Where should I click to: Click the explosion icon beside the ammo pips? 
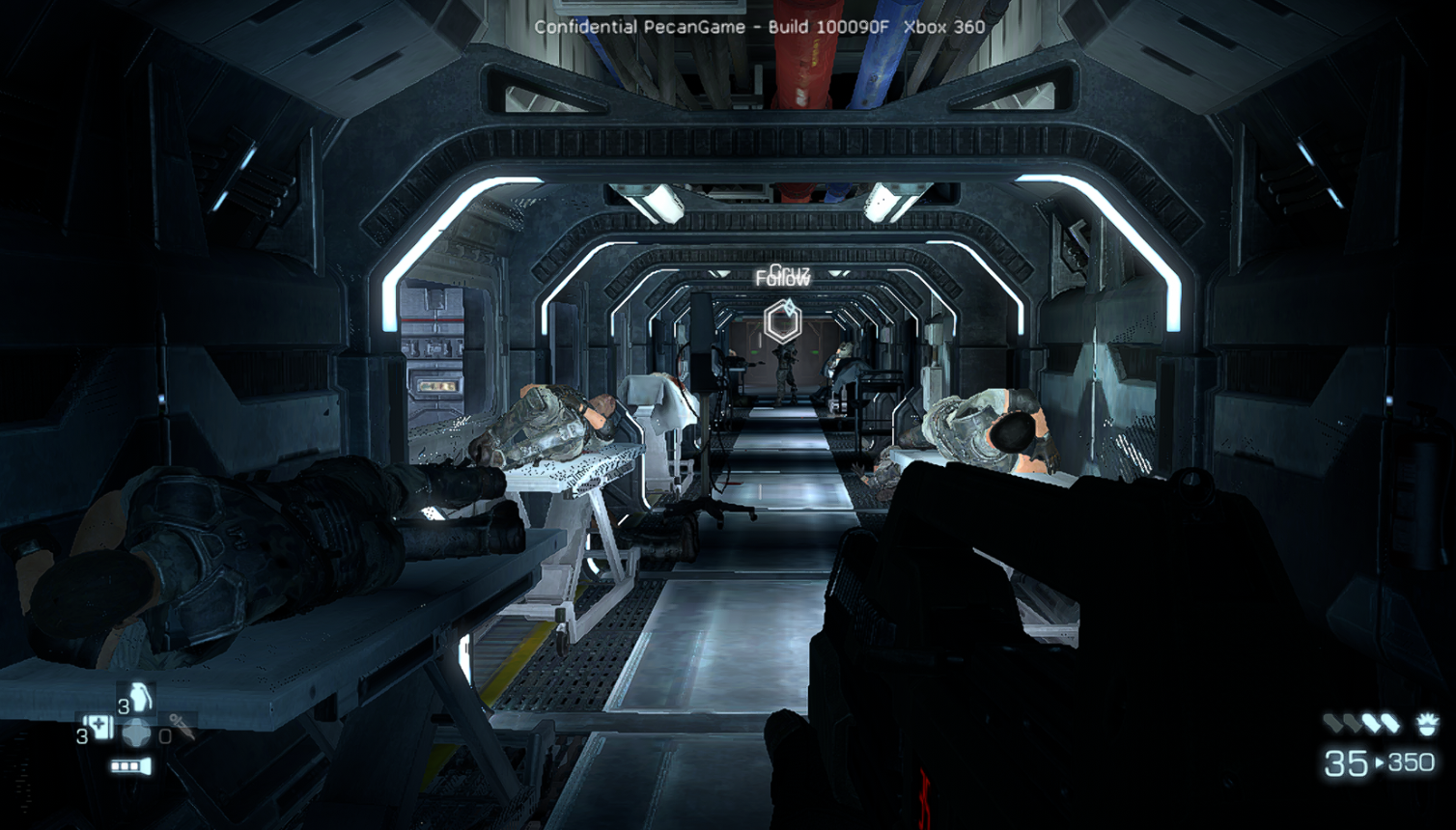tap(1426, 724)
